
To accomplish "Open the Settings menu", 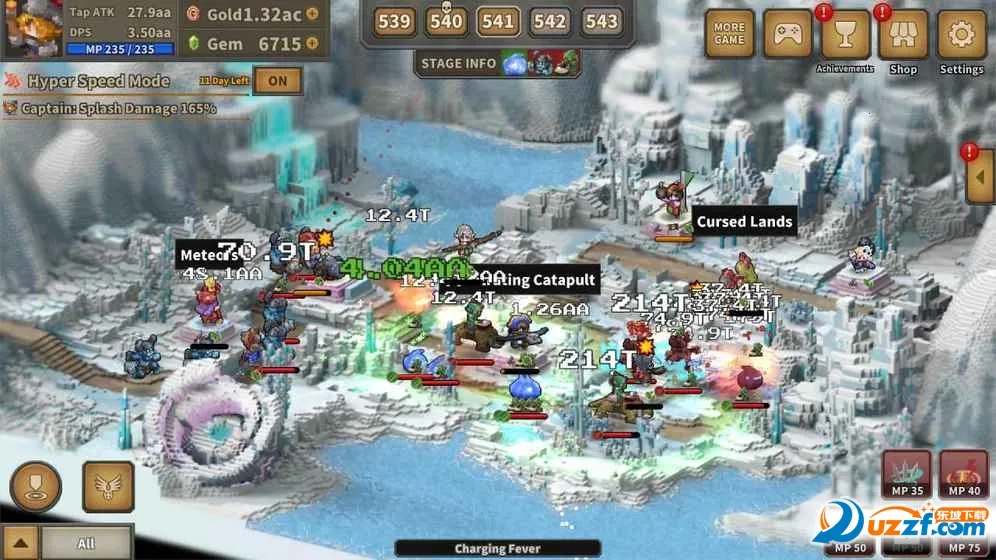I will click(961, 35).
